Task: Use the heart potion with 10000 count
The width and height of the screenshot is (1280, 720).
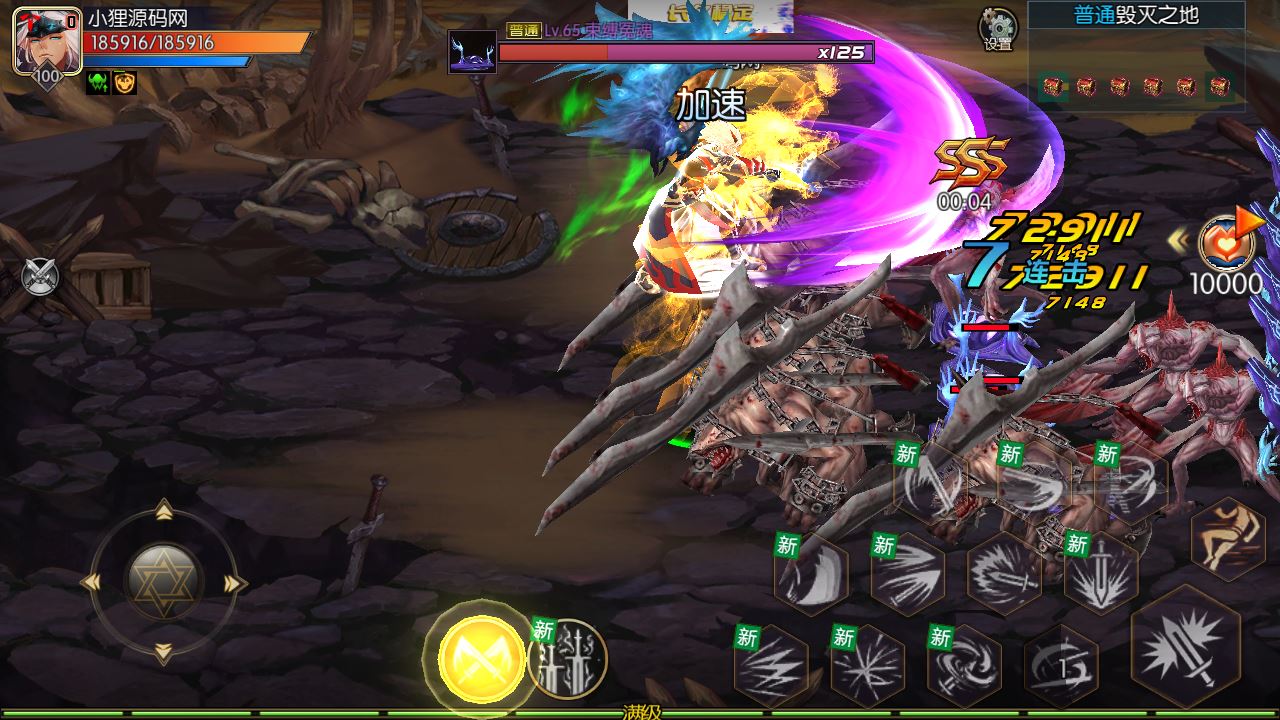Action: point(1226,245)
